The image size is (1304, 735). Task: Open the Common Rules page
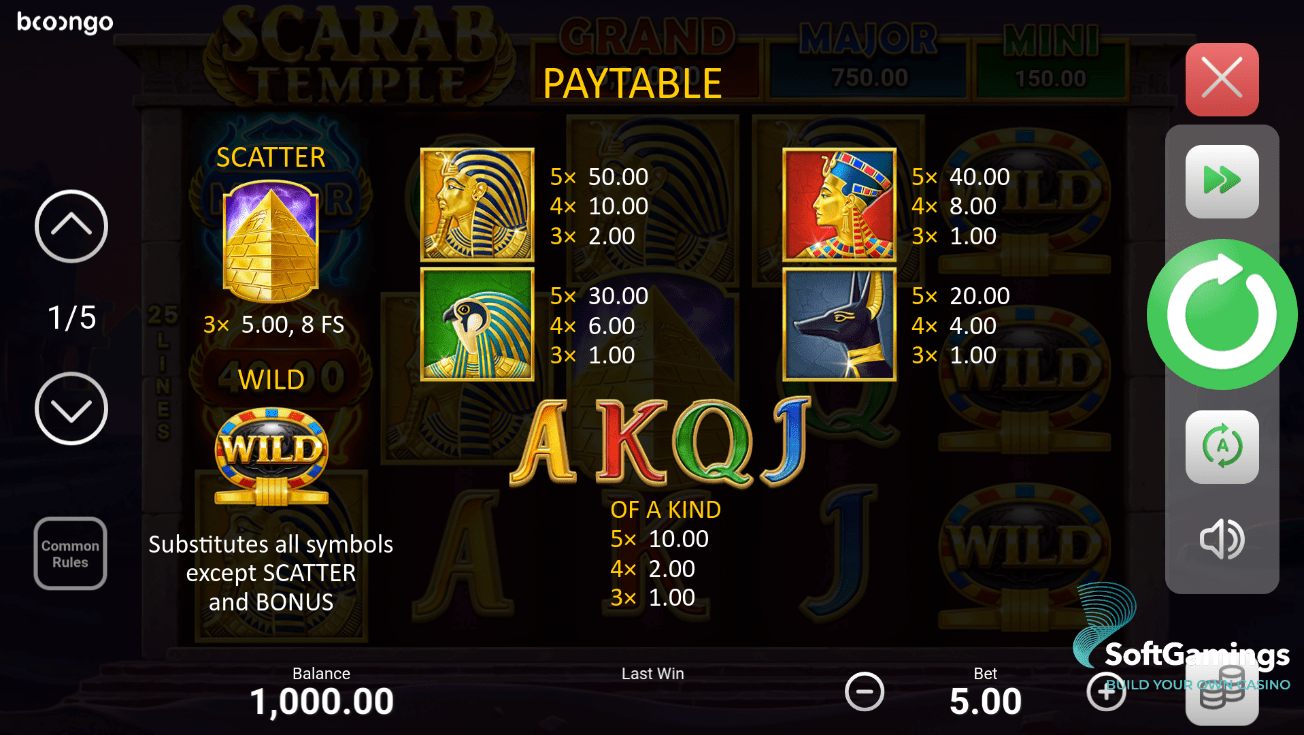tap(71, 554)
